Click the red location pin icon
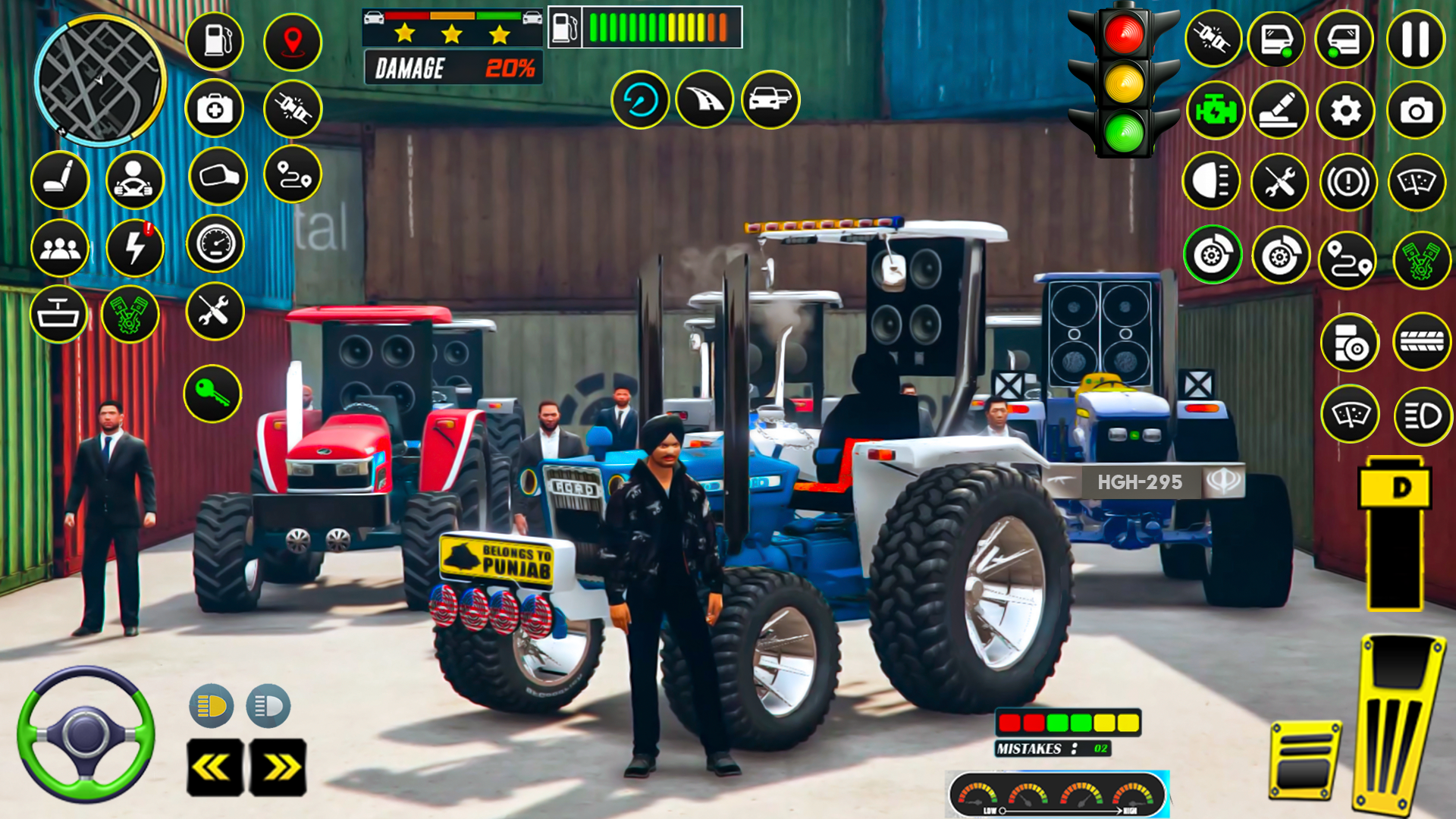 [x=293, y=42]
